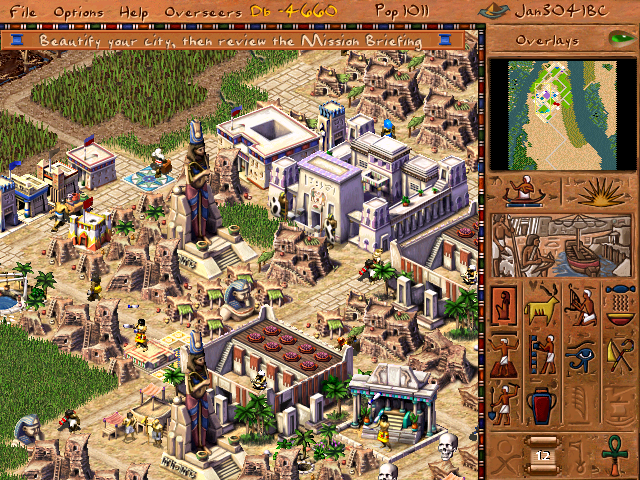Select the harpist entertainment build button
Viewport: 640px width, 480px height.
click(581, 304)
